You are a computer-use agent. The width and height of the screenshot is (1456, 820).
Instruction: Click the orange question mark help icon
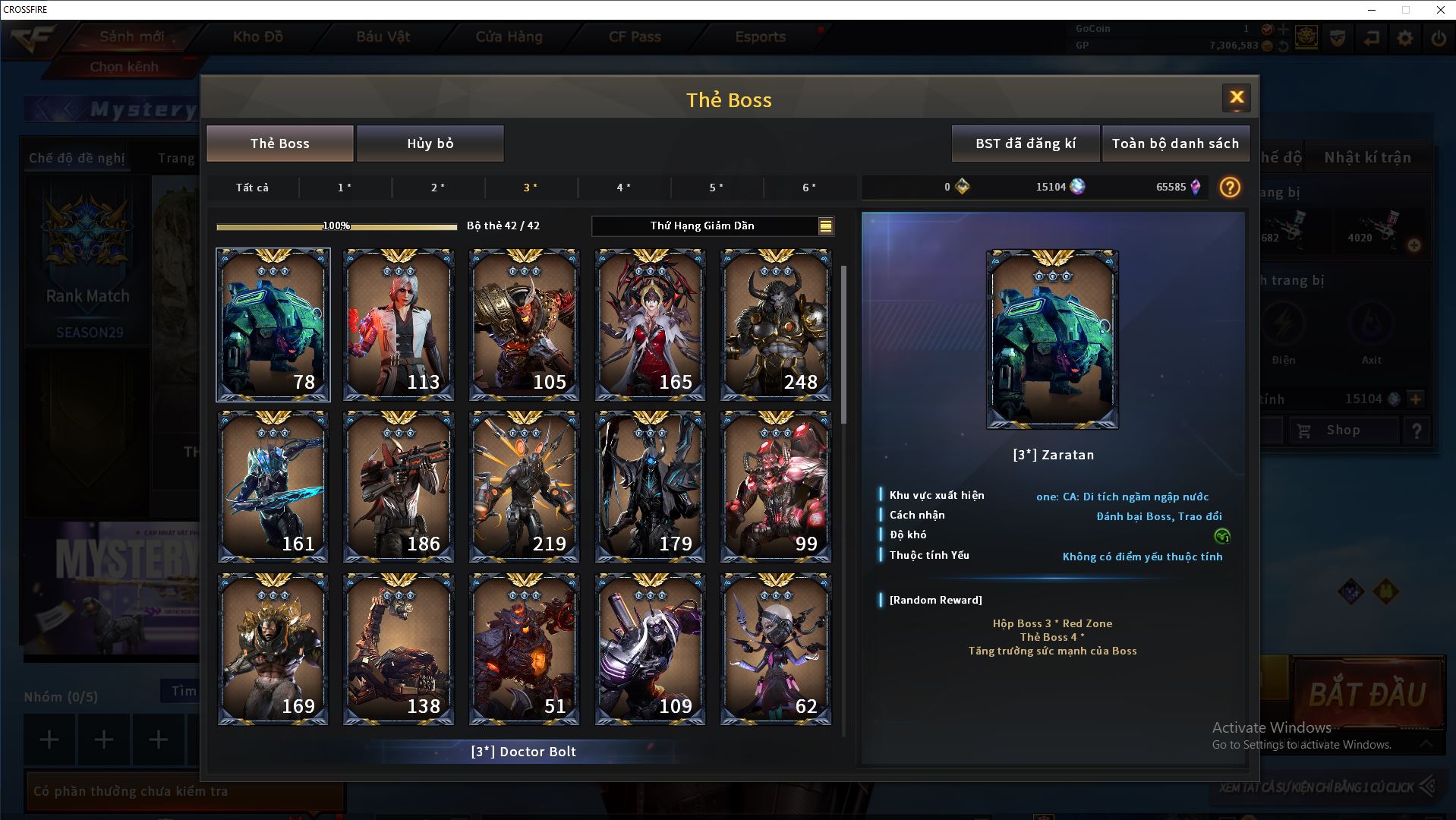[x=1230, y=187]
